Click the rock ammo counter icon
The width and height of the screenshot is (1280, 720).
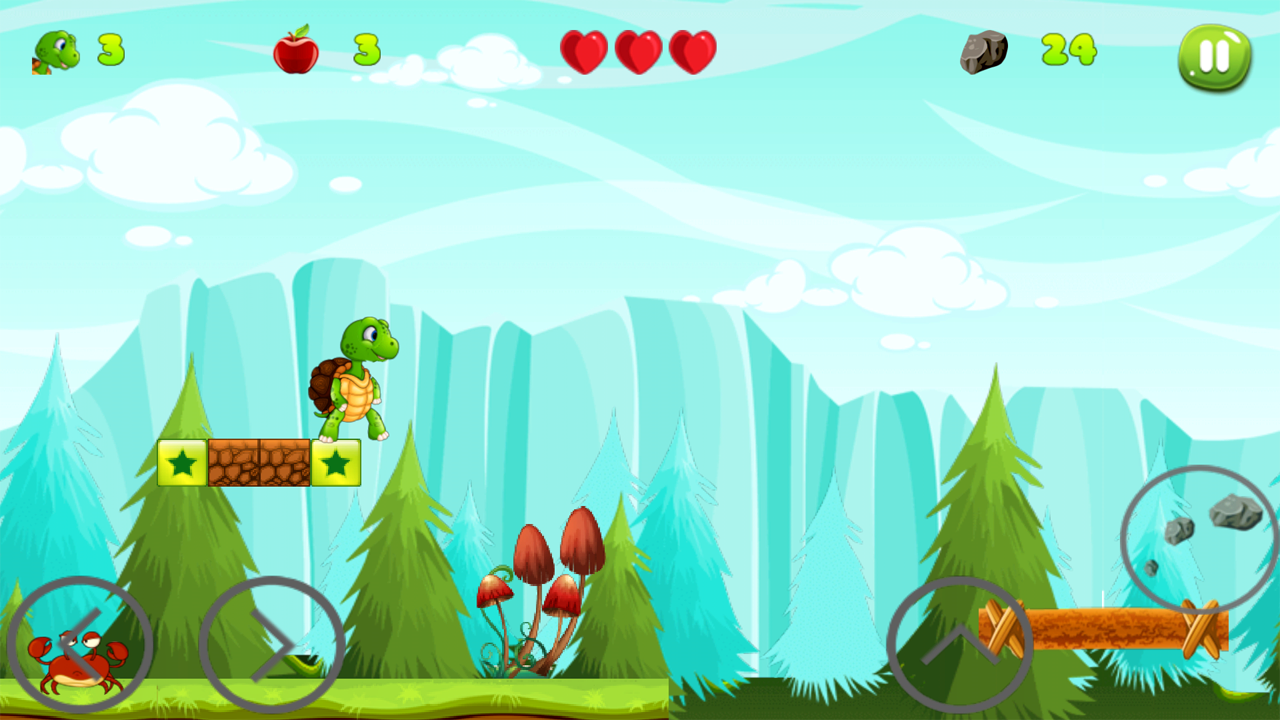(x=985, y=50)
